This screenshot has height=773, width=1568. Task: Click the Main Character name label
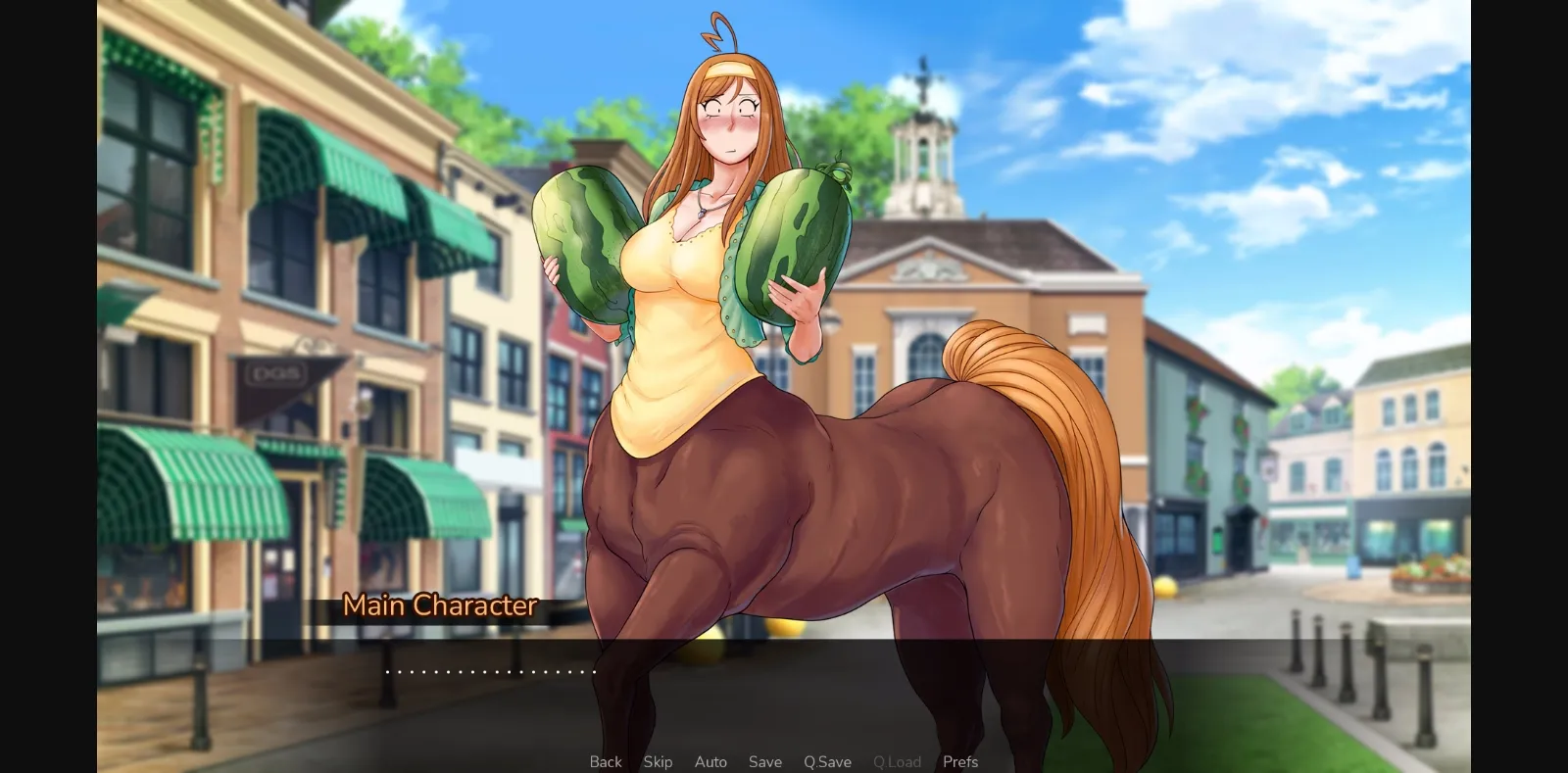pyautogui.click(x=440, y=605)
